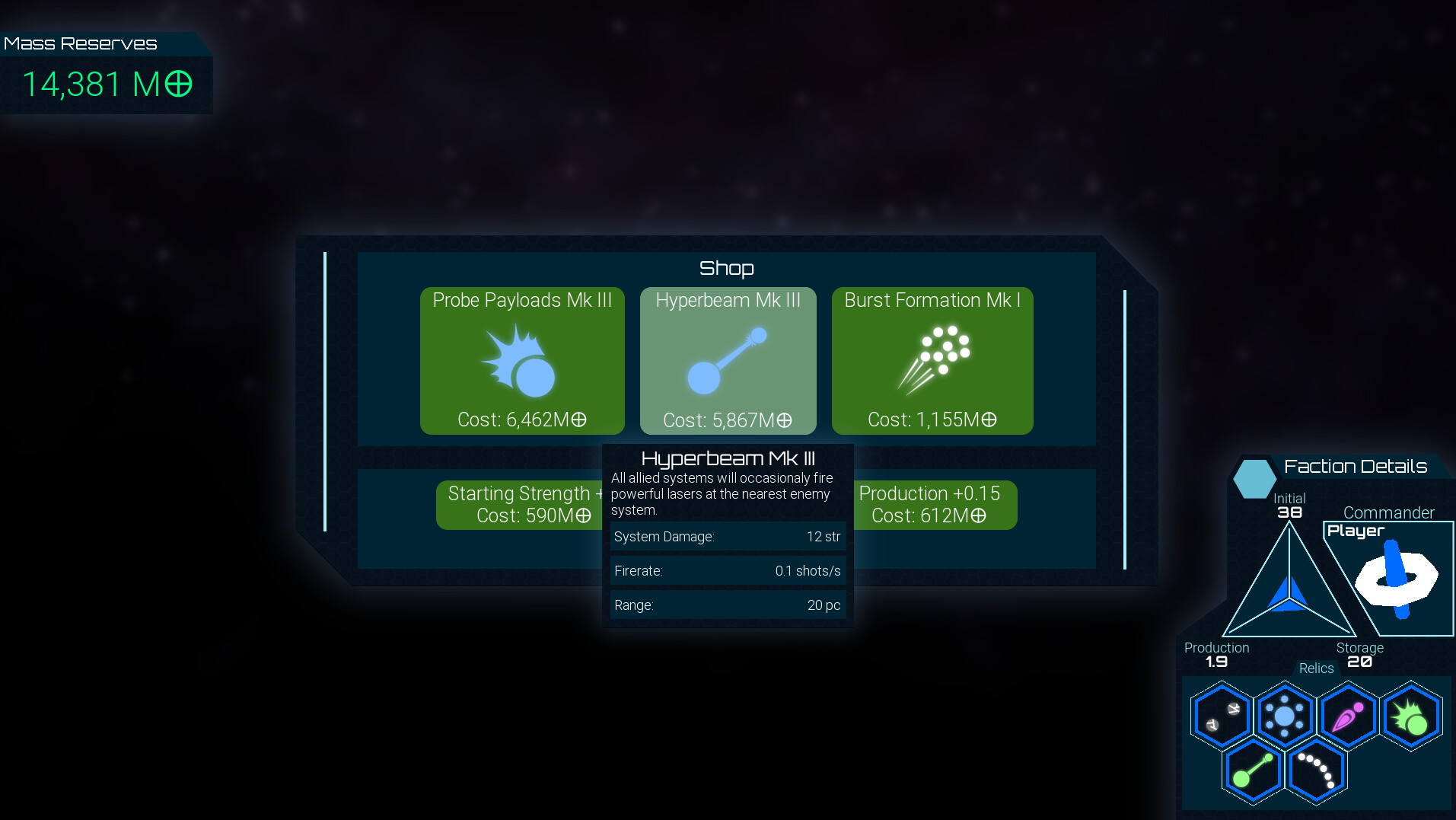Buy the Production +0.15 upgrade for 612M
Image resolution: width=1456 pixels, height=820 pixels.
(935, 504)
